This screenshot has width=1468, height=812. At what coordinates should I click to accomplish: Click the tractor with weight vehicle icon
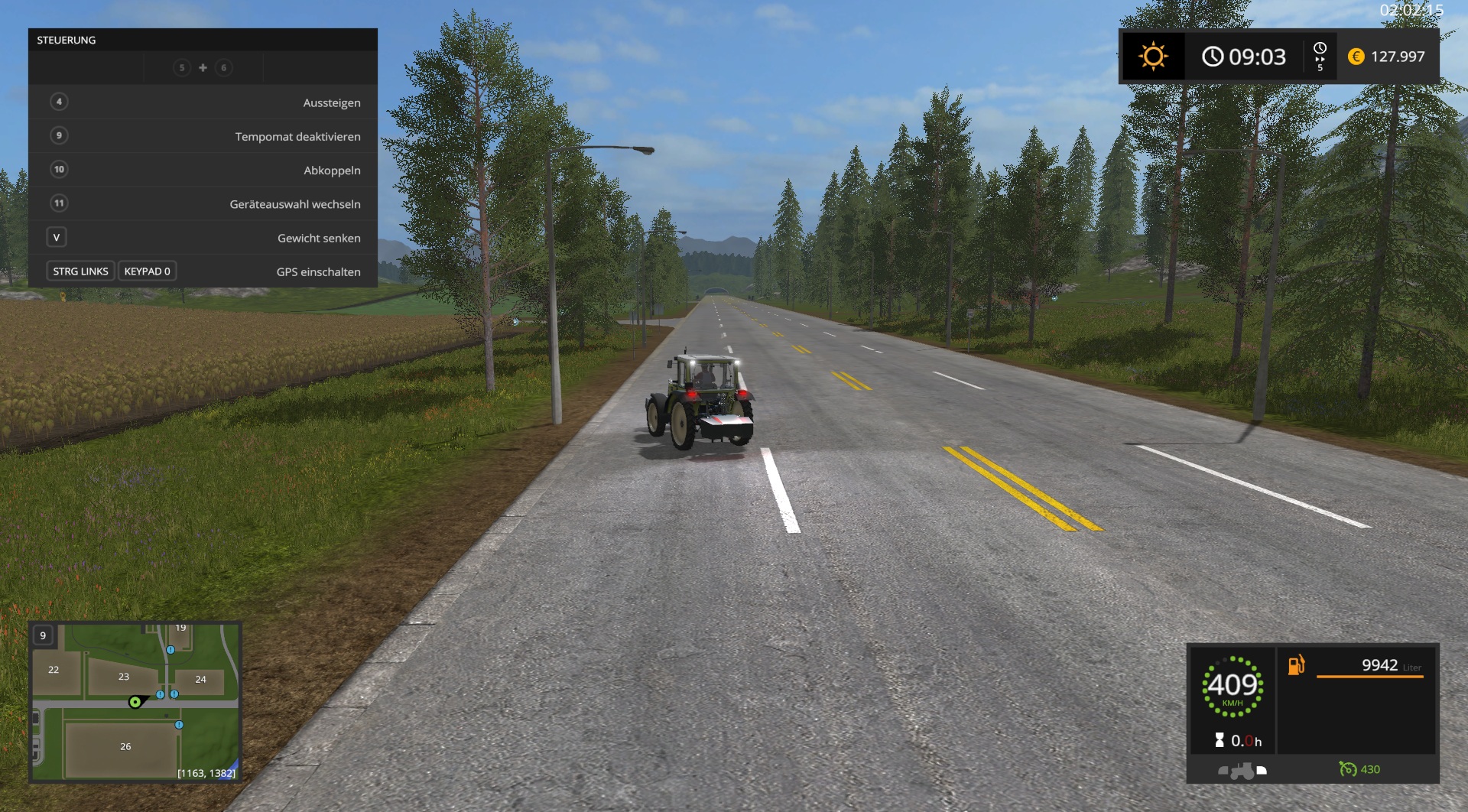[1242, 770]
